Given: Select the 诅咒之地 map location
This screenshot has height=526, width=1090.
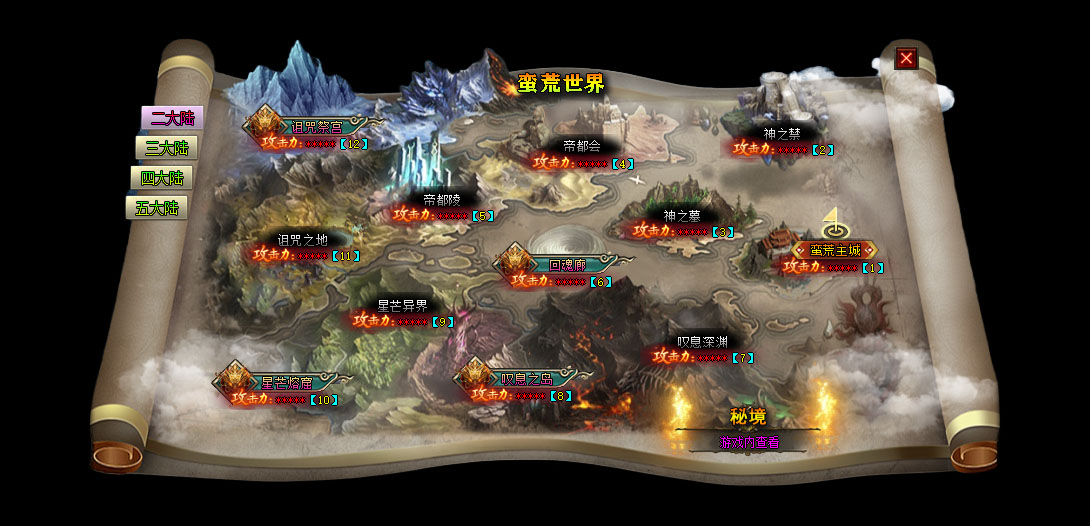Looking at the screenshot, I should pos(302,239).
